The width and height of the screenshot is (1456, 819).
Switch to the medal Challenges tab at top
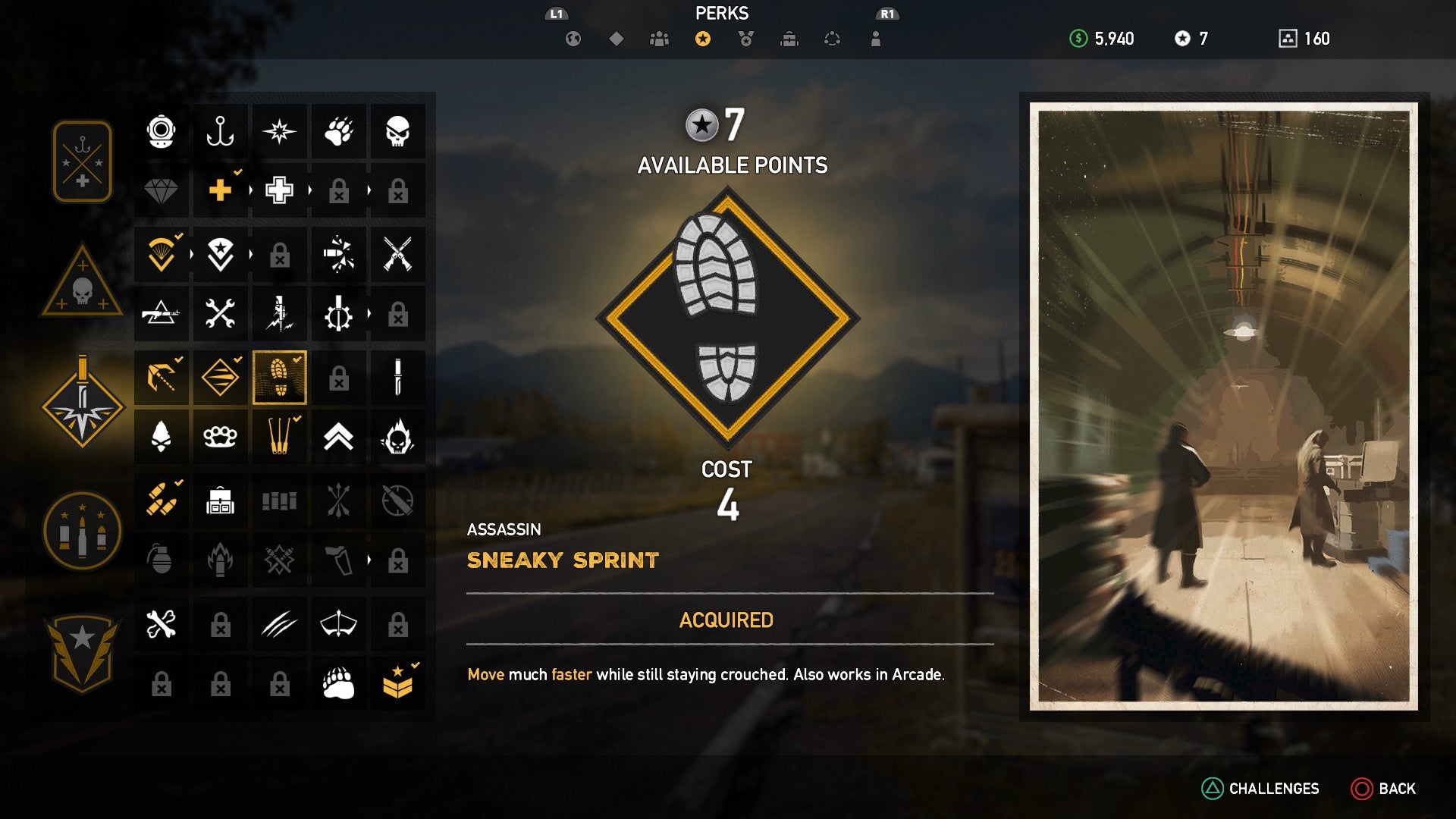pyautogui.click(x=745, y=38)
